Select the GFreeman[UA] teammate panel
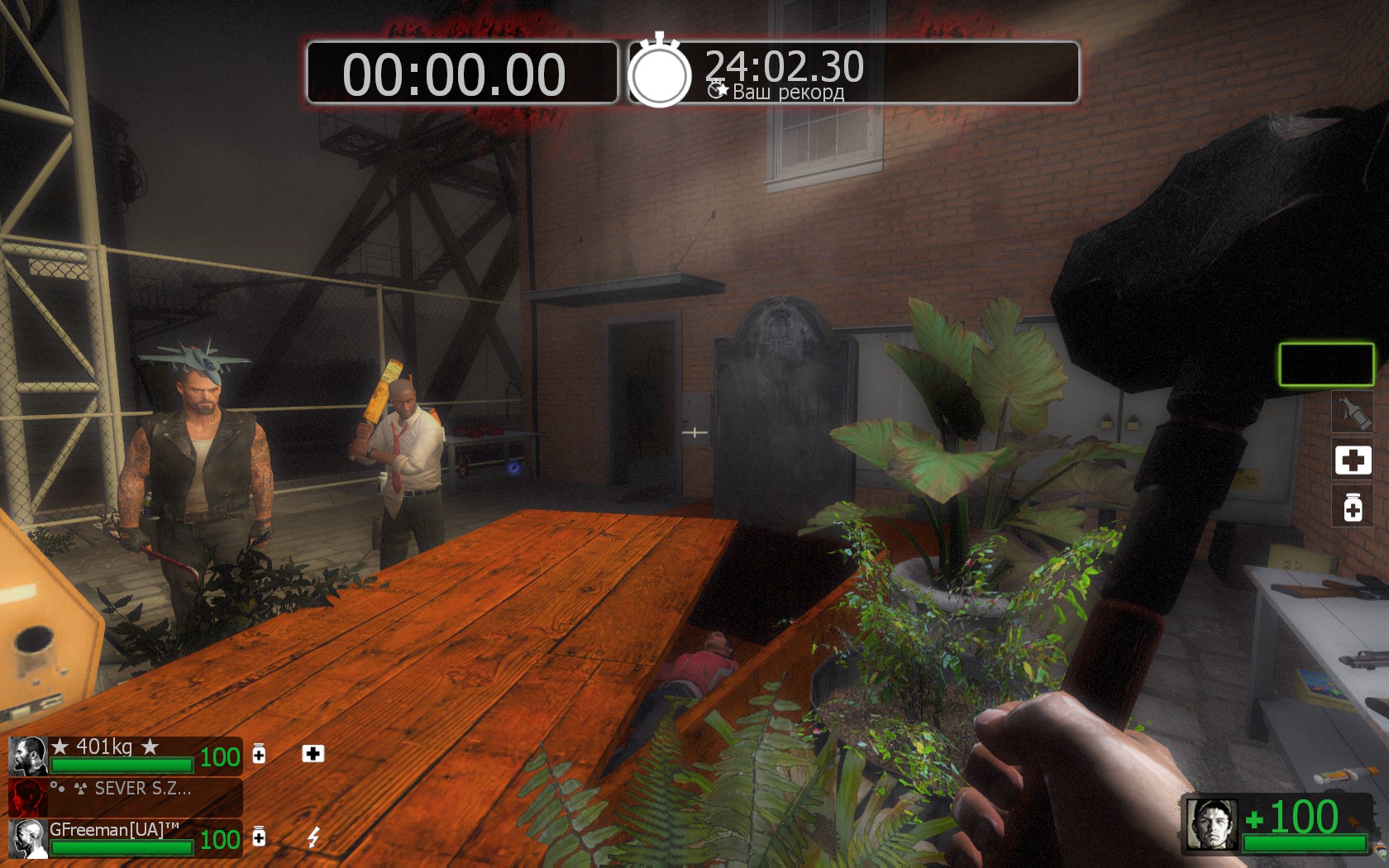 click(126, 837)
